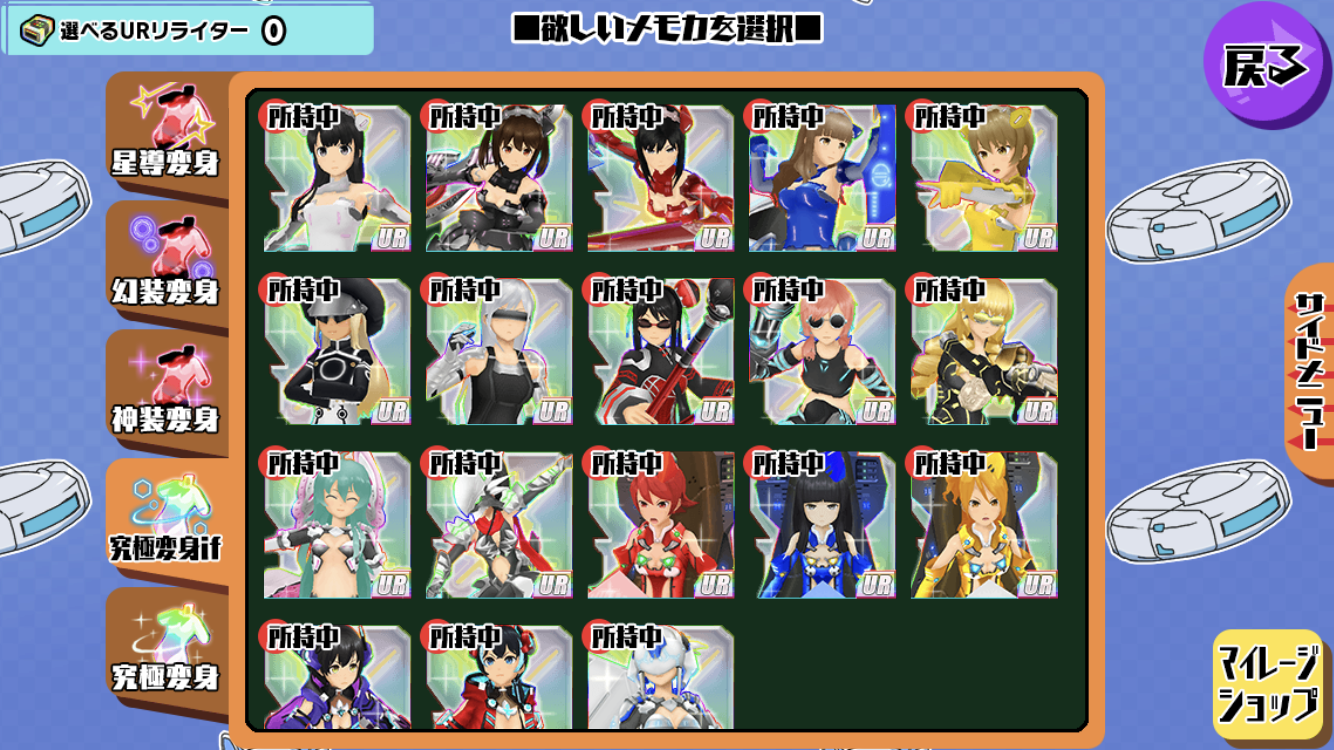Choose the white-dress black-haired girl card
The width and height of the screenshot is (1334, 750).
point(337,178)
